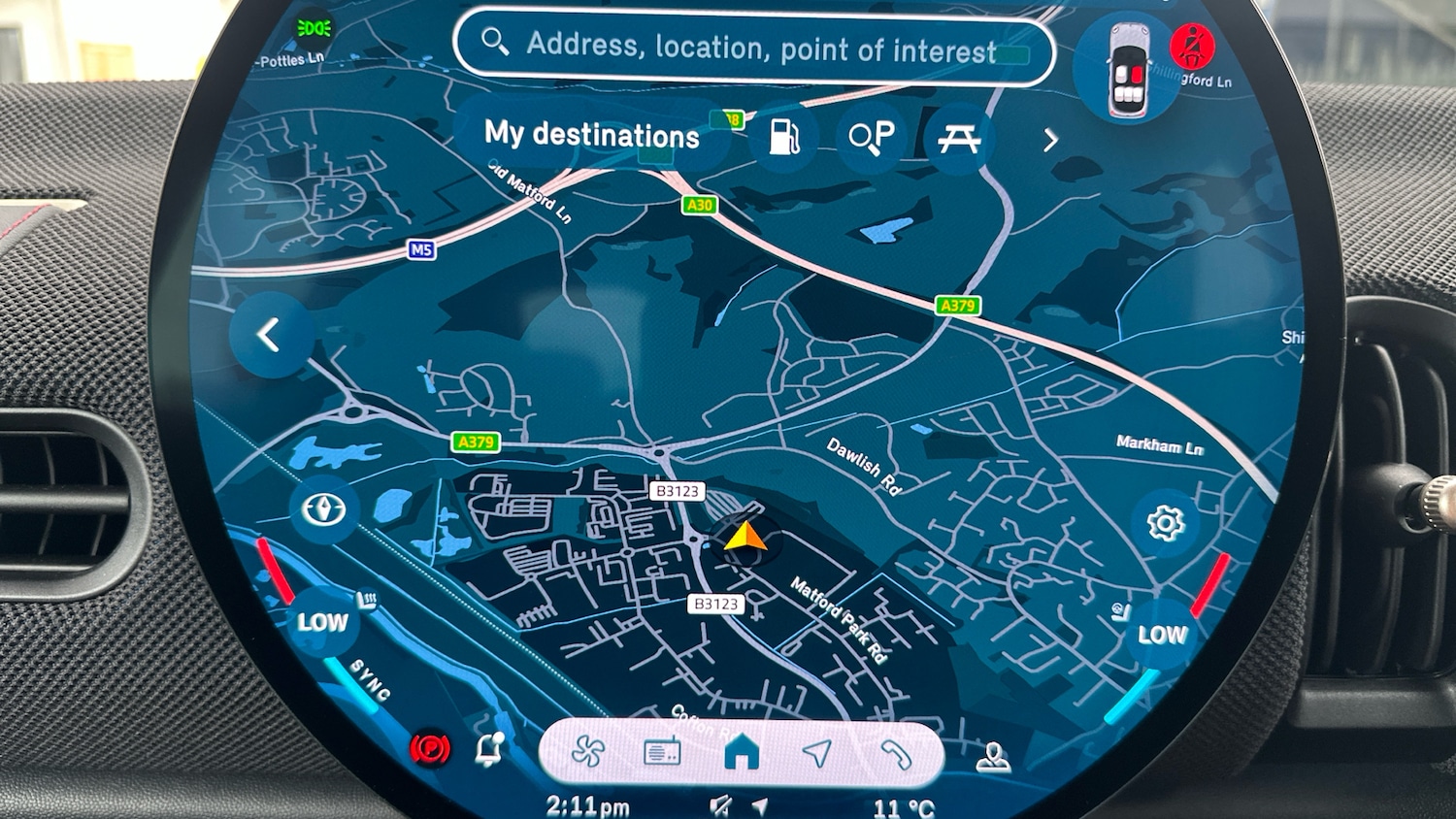Go back using the left arrow button
The height and width of the screenshot is (819, 1456).
click(270, 336)
